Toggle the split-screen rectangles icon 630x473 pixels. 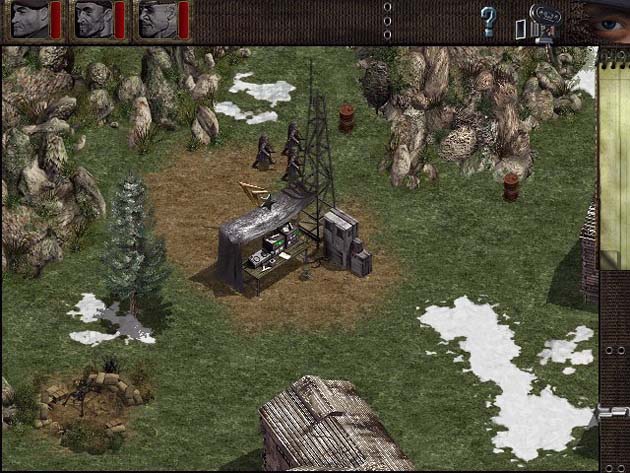tap(520, 29)
